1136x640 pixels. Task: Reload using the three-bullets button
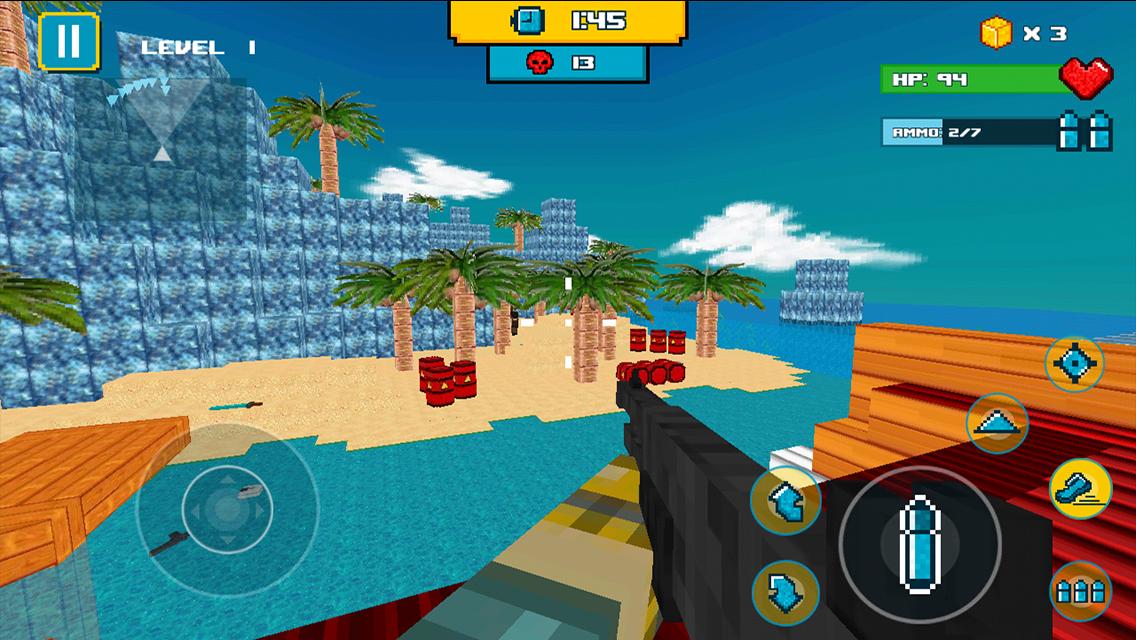pos(1081,591)
